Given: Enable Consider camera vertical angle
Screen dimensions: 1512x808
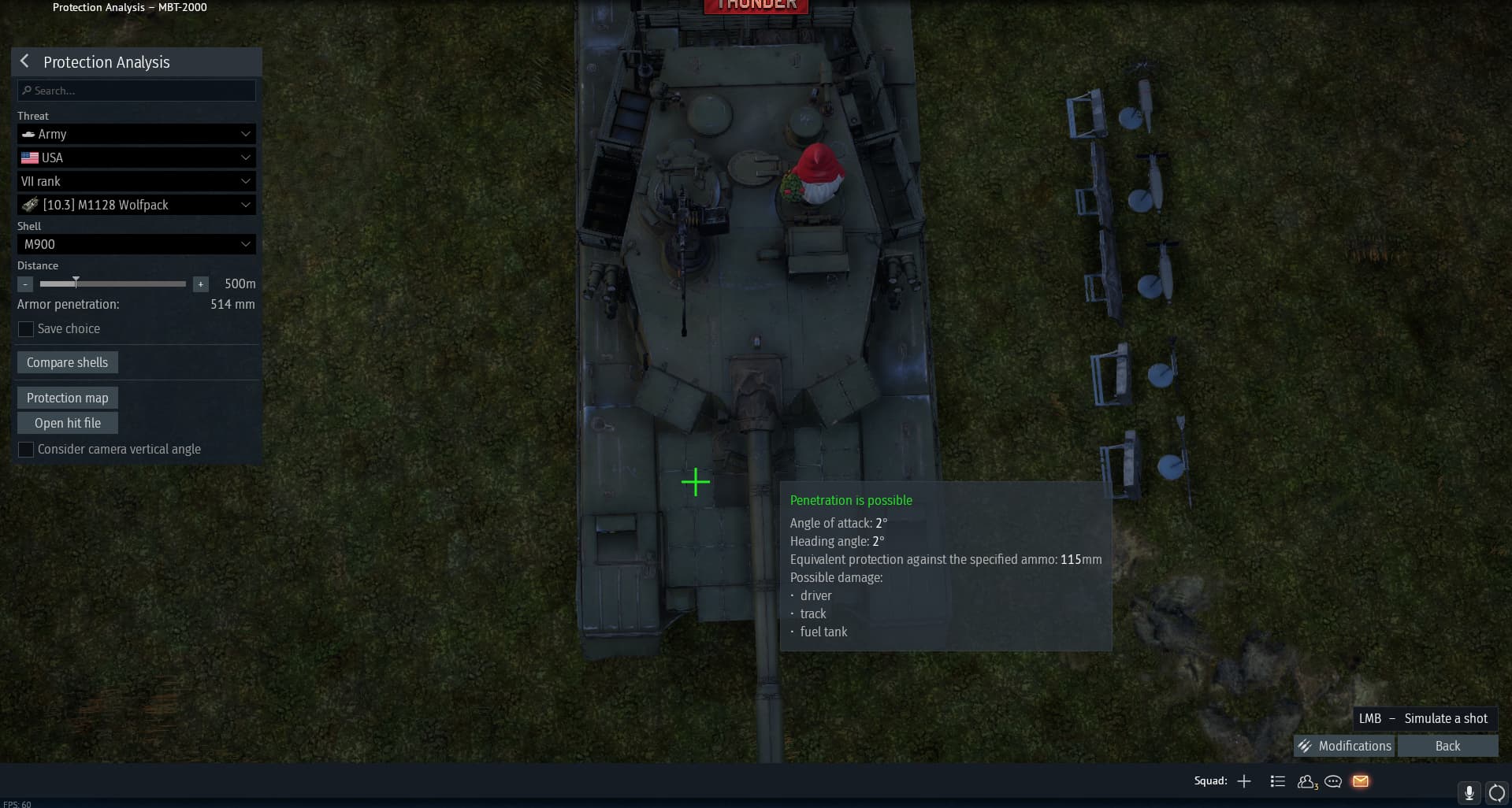Looking at the screenshot, I should 26,450.
